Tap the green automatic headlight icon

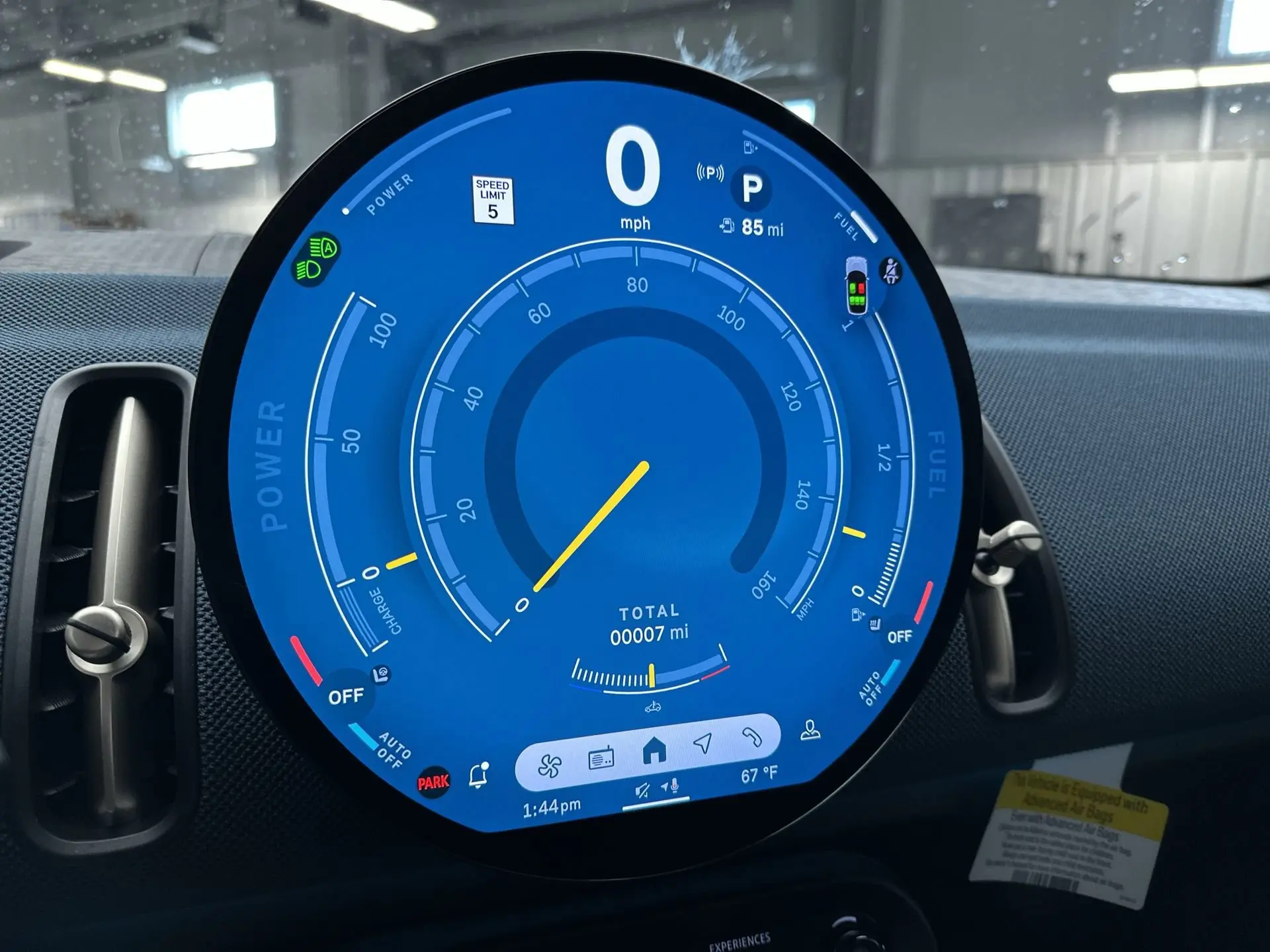[x=317, y=258]
